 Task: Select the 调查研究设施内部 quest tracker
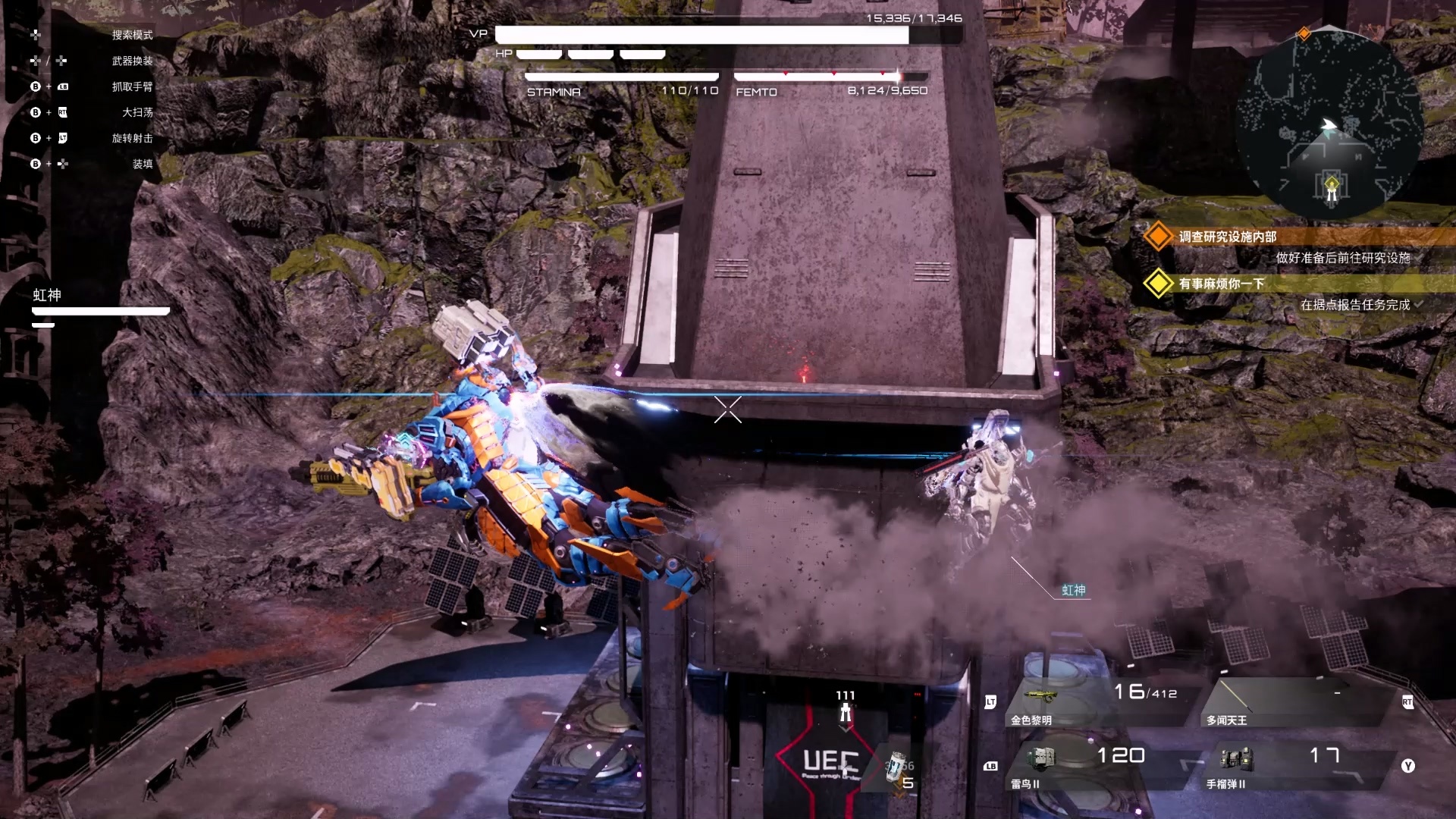(1227, 237)
